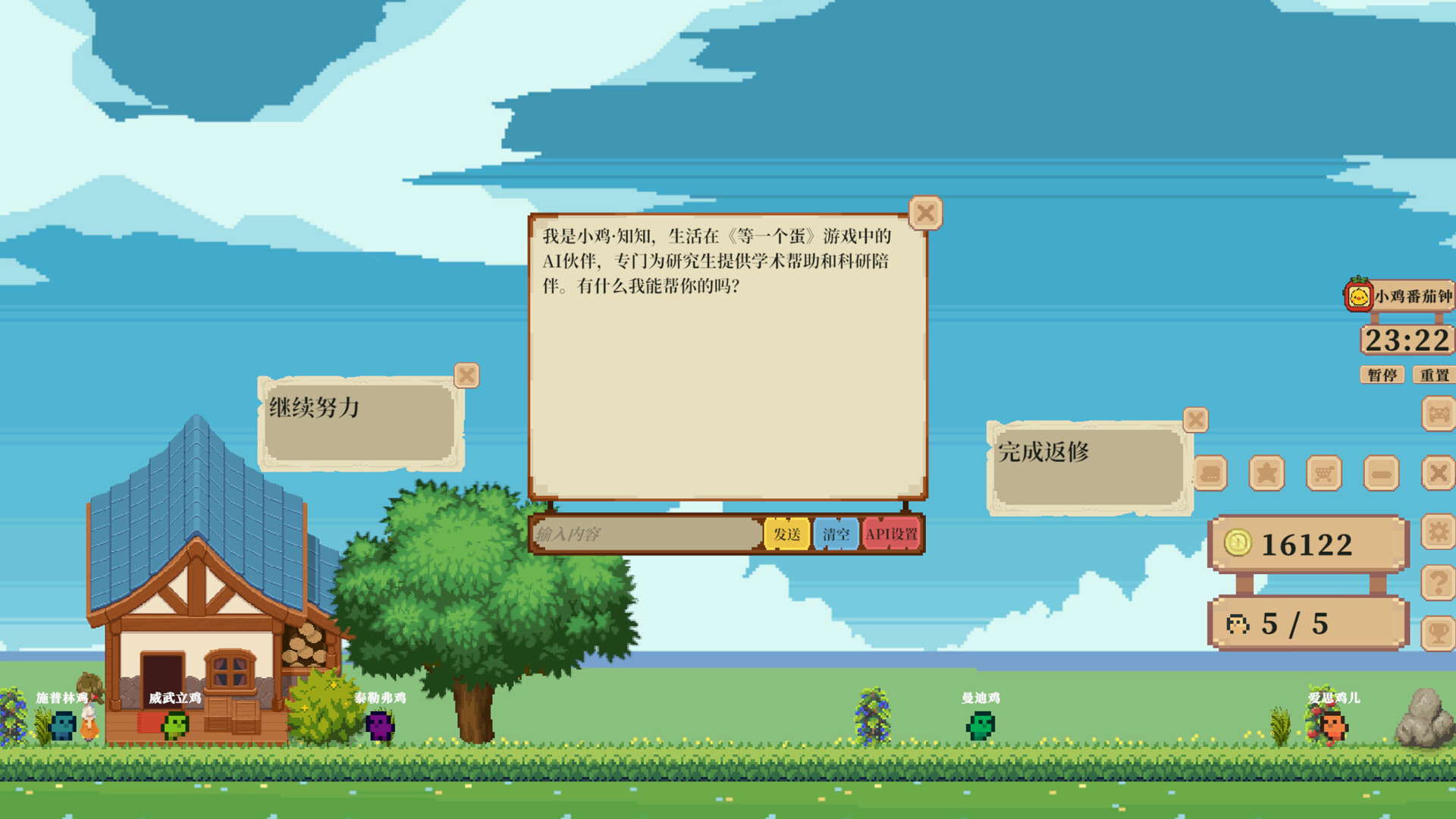Image resolution: width=1456 pixels, height=819 pixels.
Task: Pause the pomodoro timer with 暂停
Action: click(x=1382, y=374)
